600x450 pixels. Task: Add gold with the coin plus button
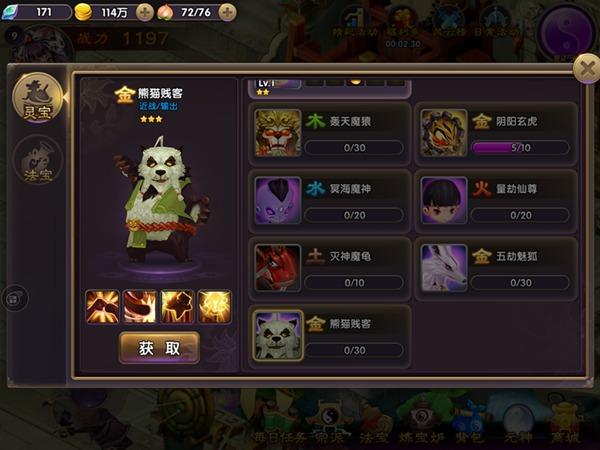click(x=144, y=13)
